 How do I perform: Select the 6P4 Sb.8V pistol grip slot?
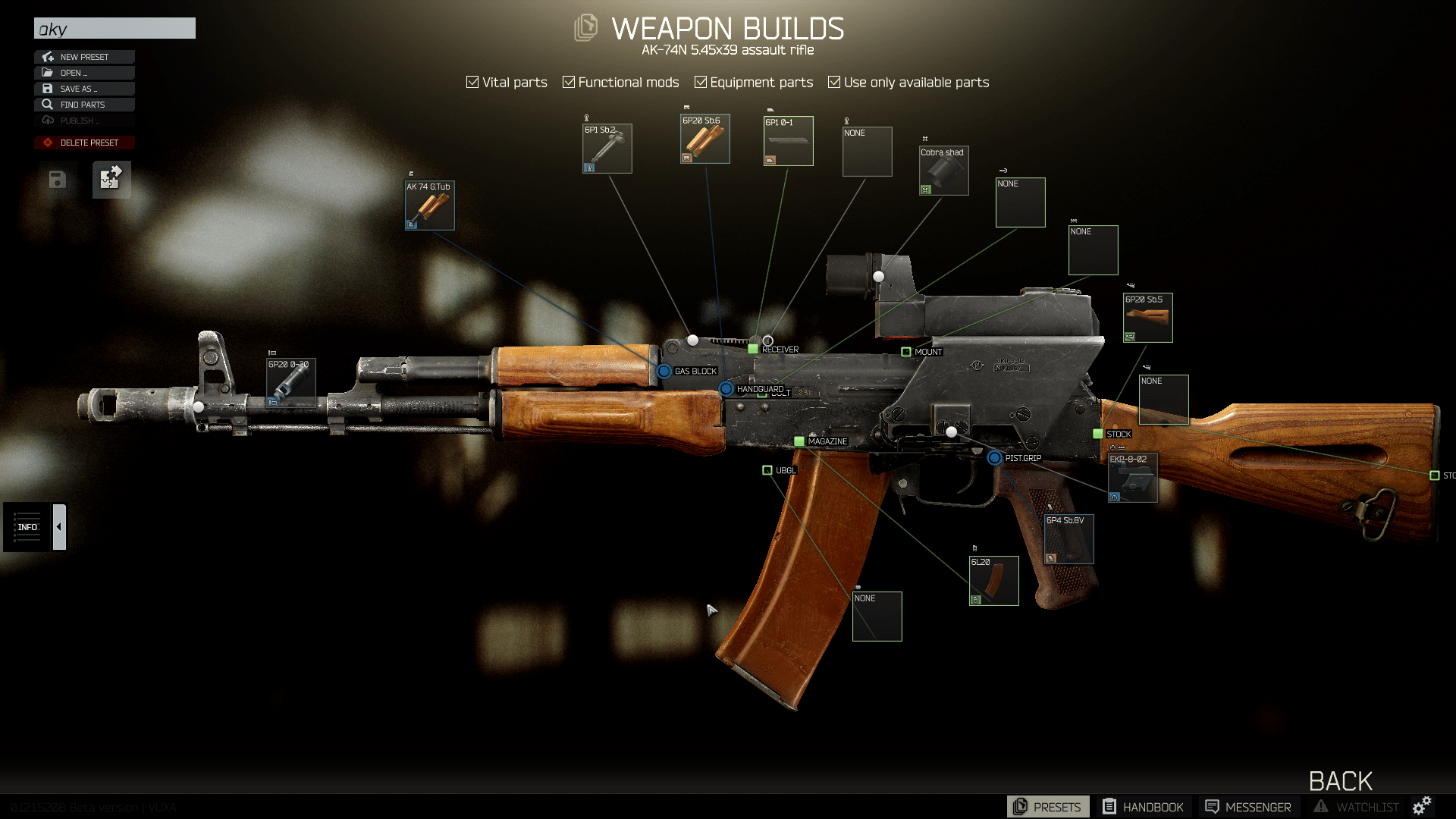tap(1068, 539)
